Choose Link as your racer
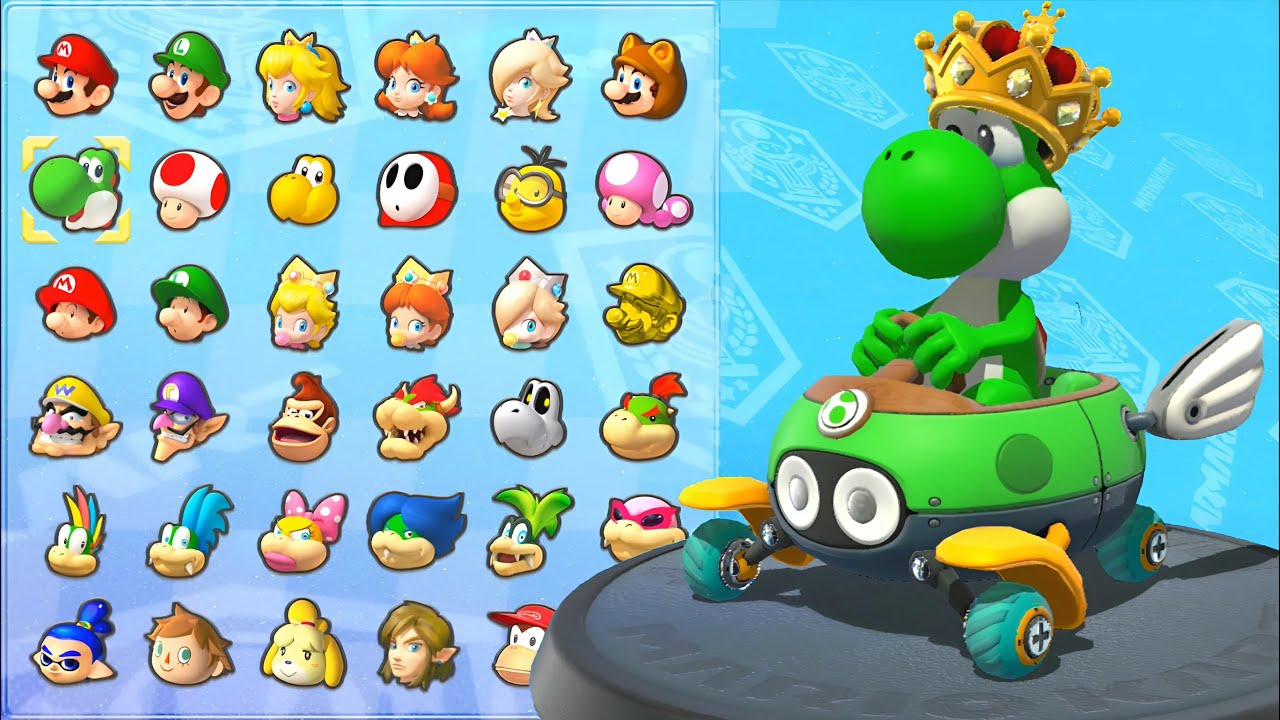Screen dimensions: 1280x720 click(416, 643)
